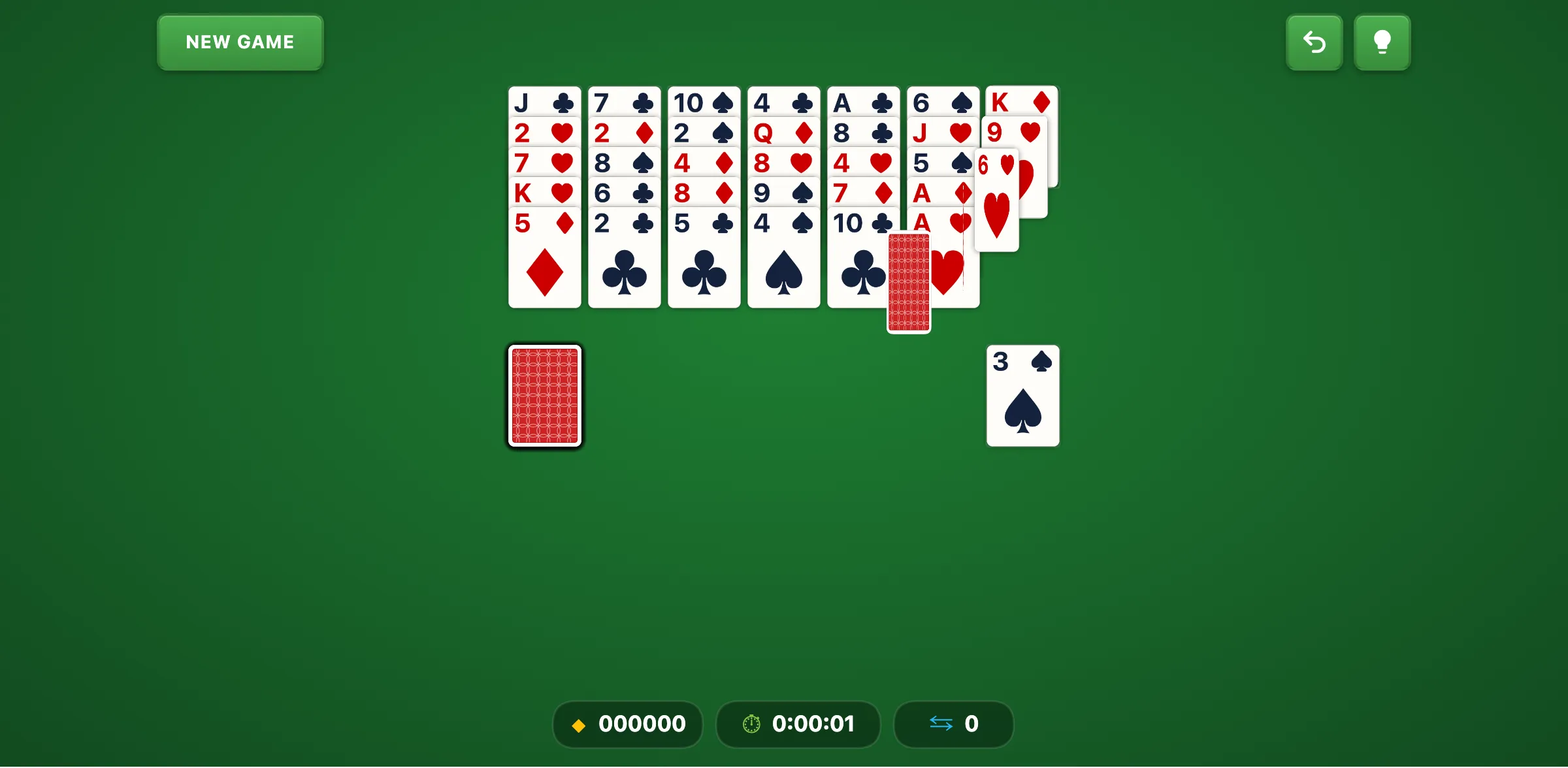1568x768 pixels.
Task: Click the yellow diamond score icon
Action: 580,724
